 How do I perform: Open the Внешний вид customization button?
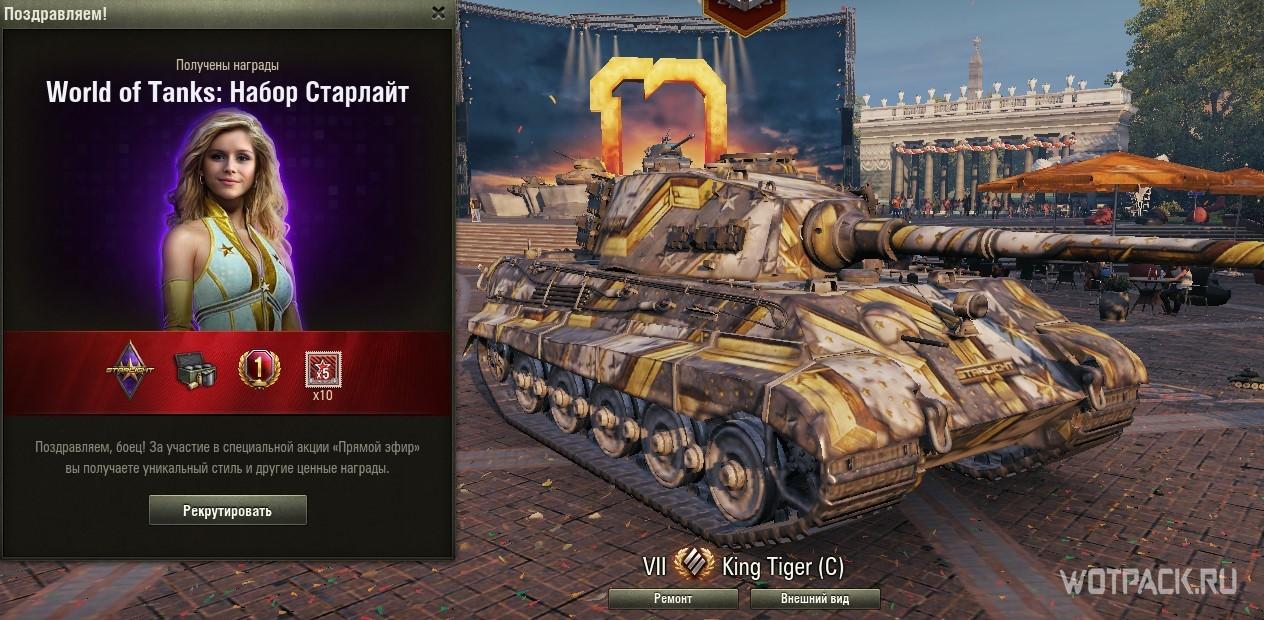tap(815, 598)
